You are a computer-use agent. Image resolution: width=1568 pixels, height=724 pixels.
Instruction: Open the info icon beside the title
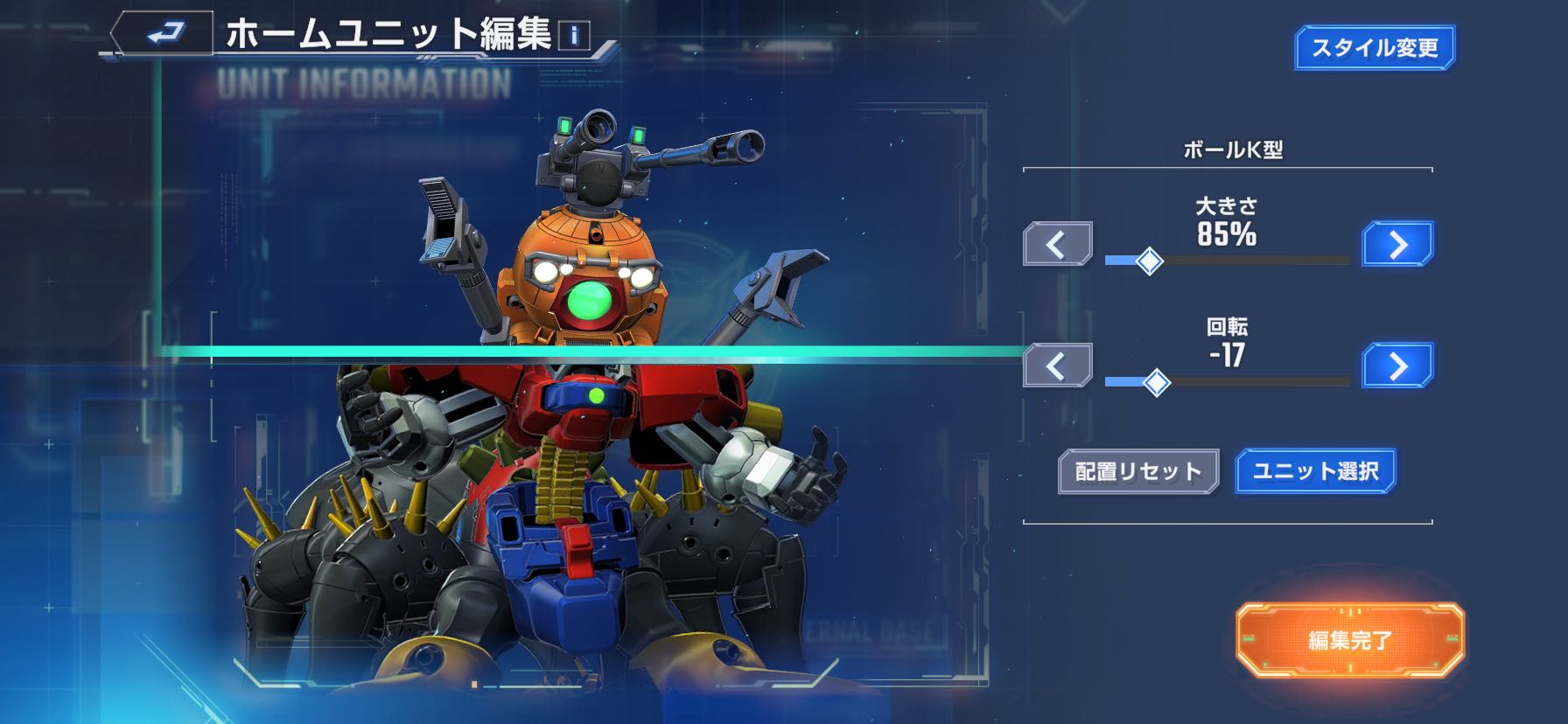pyautogui.click(x=574, y=36)
